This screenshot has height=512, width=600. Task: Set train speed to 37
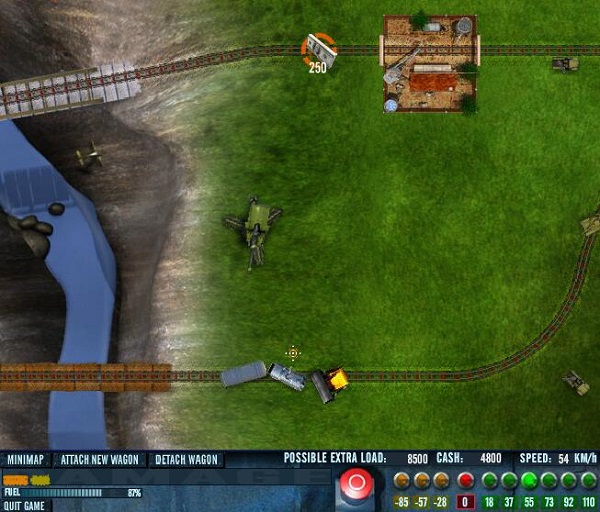tap(510, 481)
